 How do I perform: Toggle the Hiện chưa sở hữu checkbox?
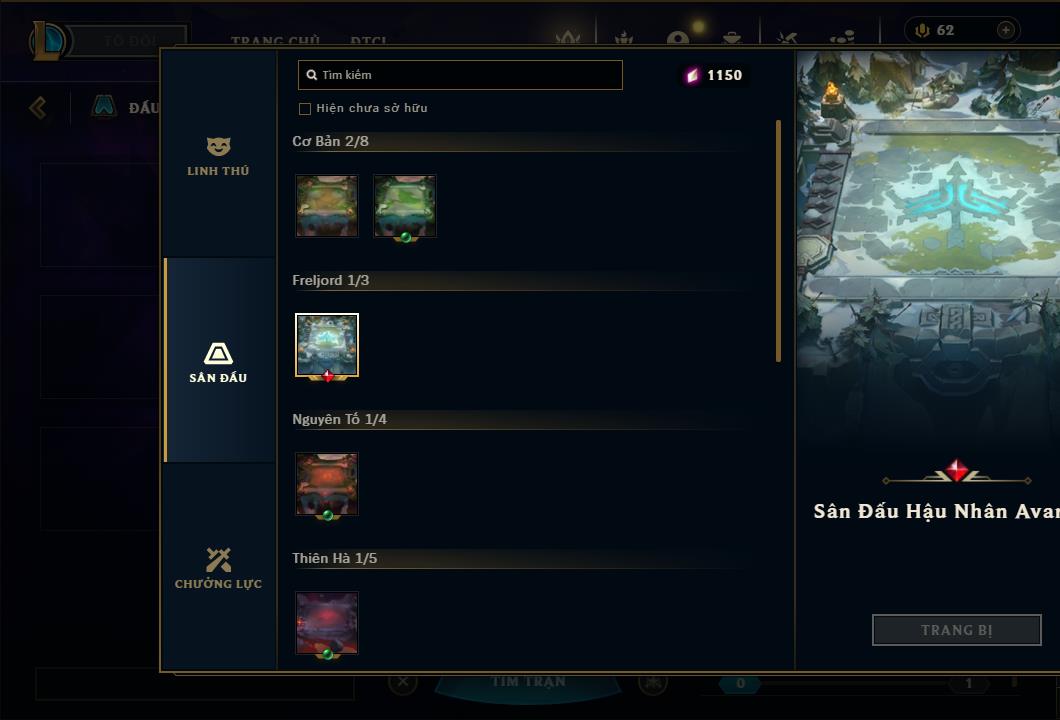click(x=305, y=108)
